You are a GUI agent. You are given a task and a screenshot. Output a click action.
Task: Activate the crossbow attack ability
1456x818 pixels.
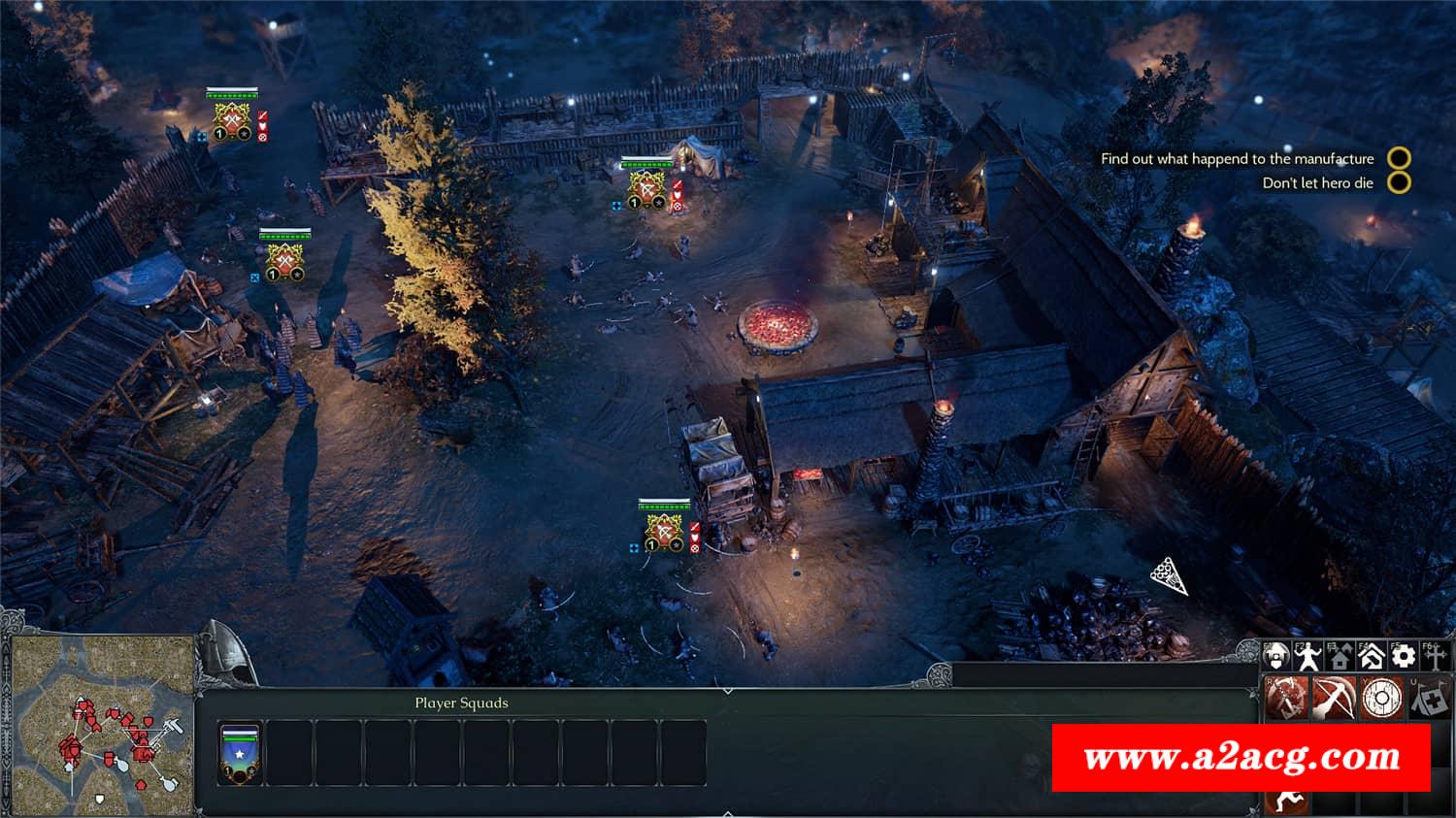click(x=1334, y=698)
